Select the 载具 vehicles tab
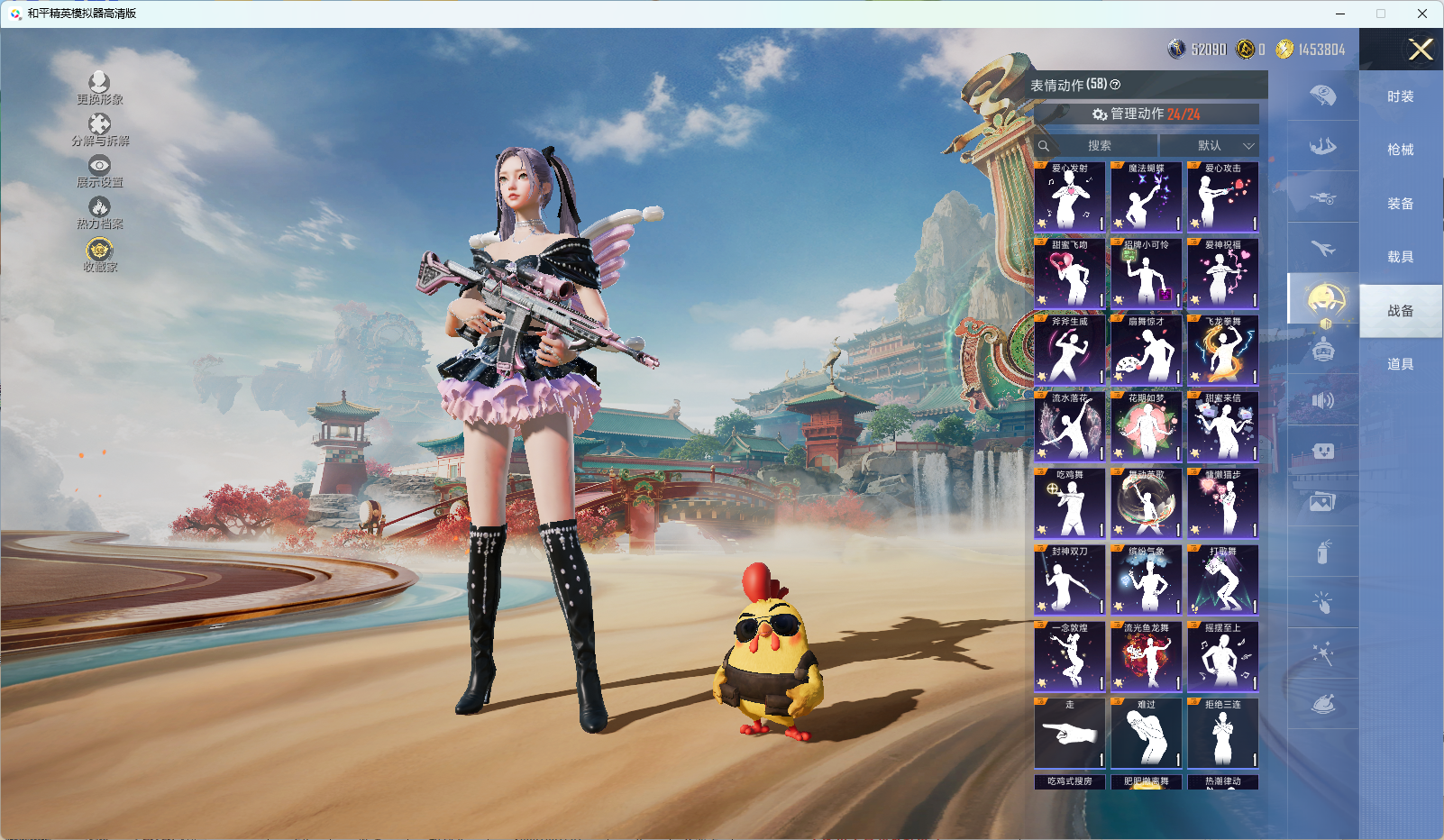 (x=1400, y=257)
